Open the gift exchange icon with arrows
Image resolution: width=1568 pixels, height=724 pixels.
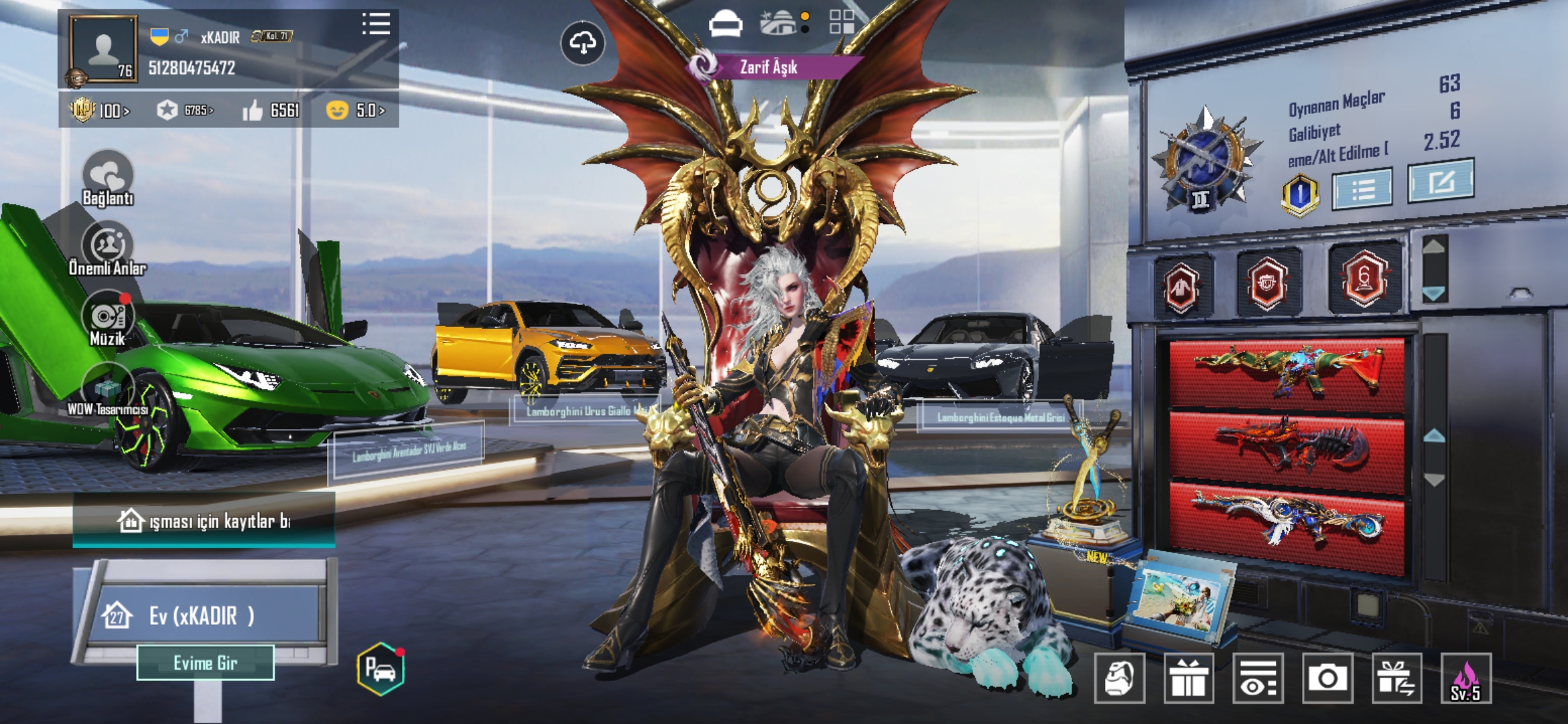tap(1396, 678)
